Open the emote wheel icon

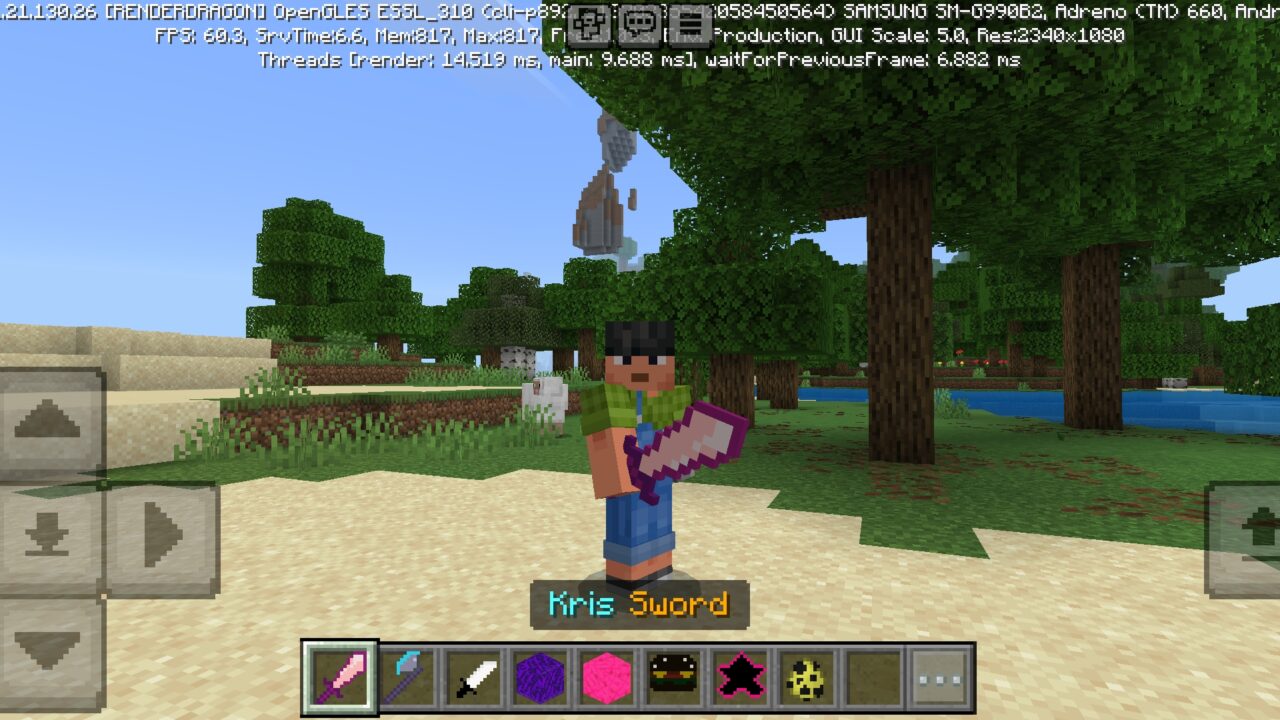coord(590,24)
